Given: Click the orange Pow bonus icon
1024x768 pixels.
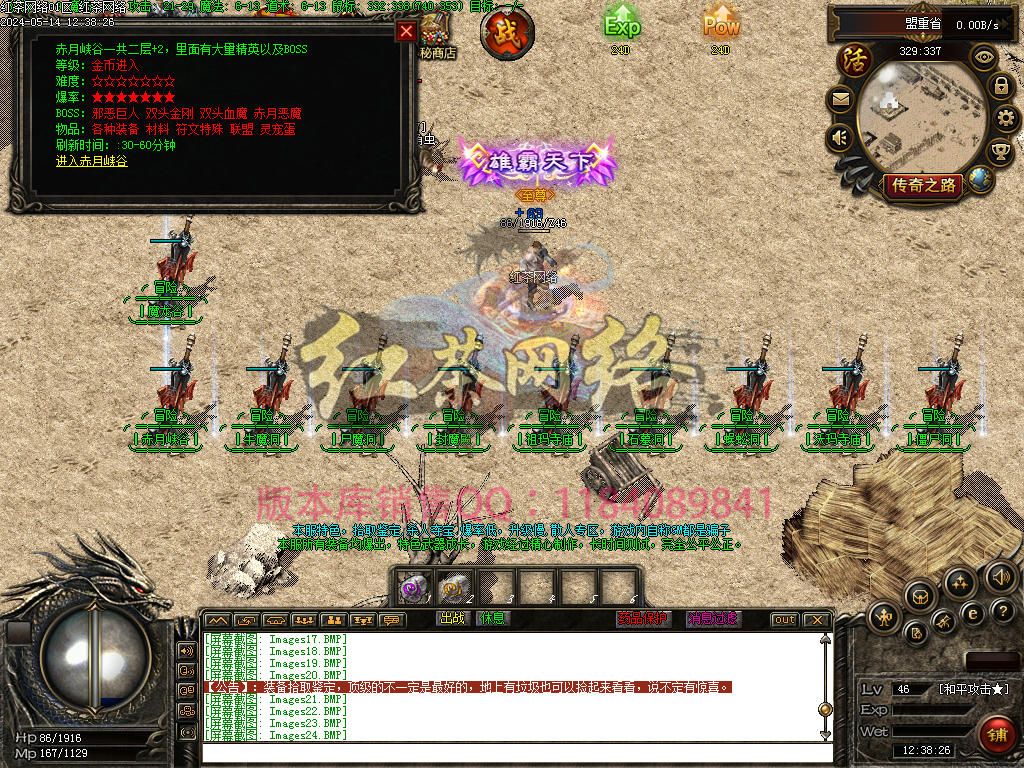Looking at the screenshot, I should [x=720, y=24].
